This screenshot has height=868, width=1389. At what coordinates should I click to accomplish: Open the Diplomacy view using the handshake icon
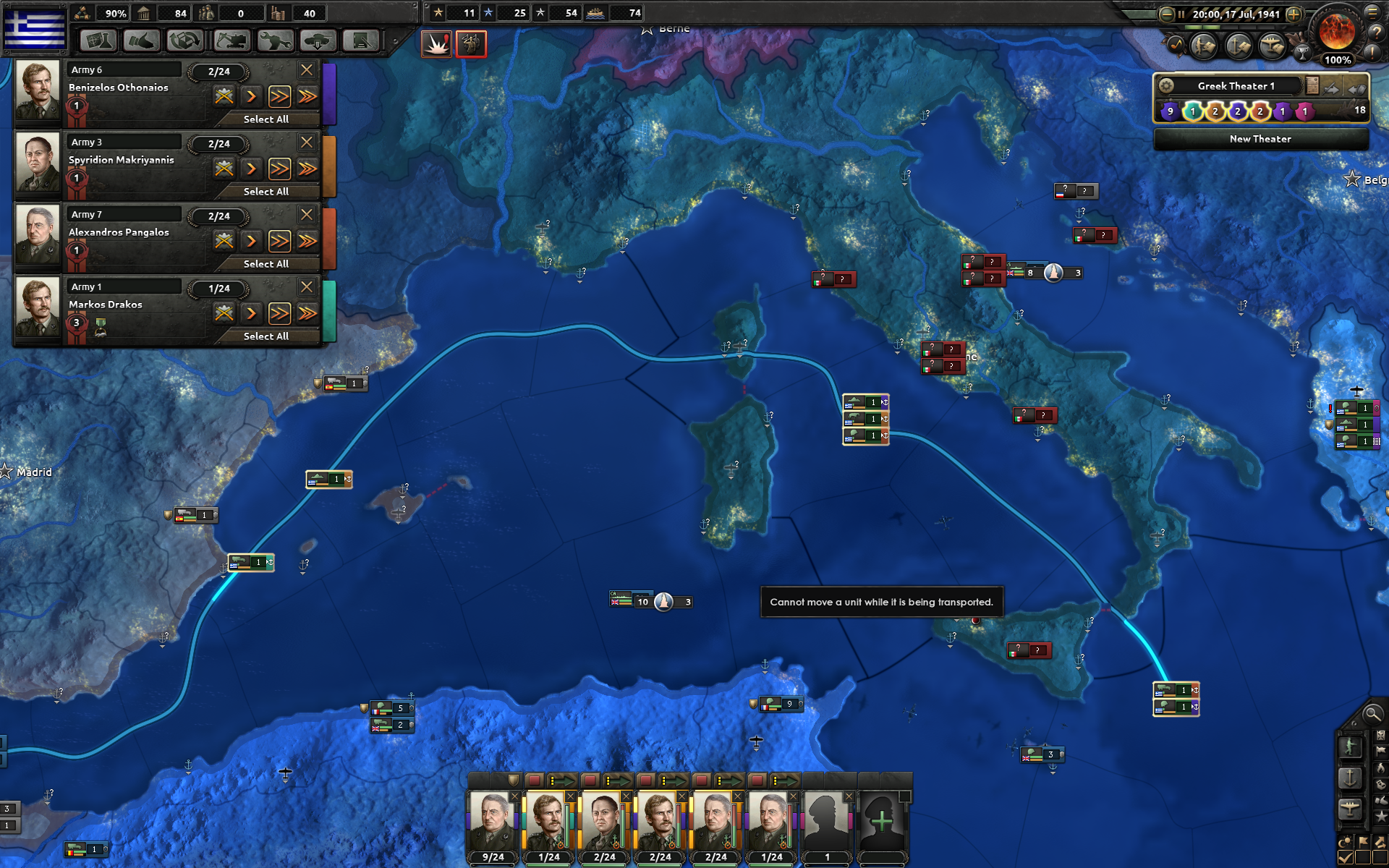pos(142,41)
